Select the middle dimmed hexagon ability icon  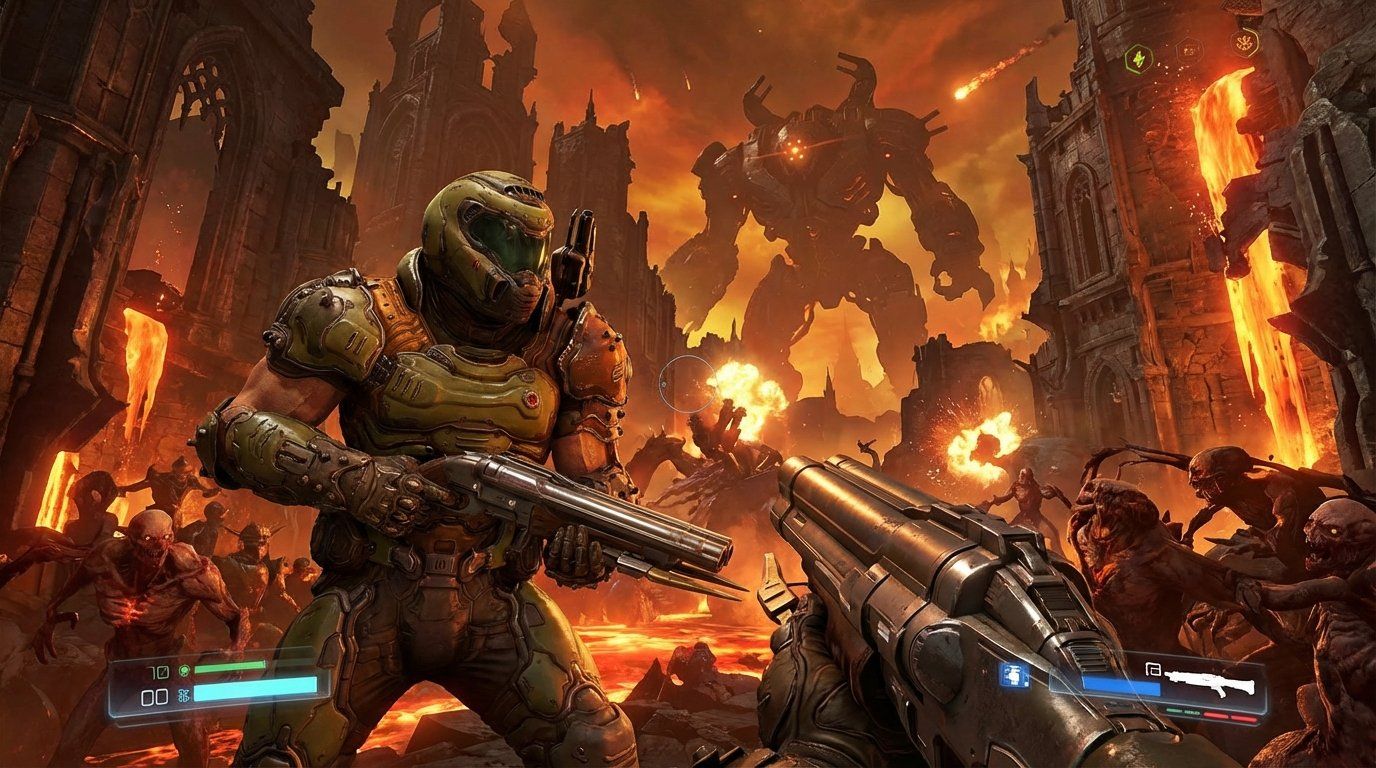pyautogui.click(x=1188, y=50)
